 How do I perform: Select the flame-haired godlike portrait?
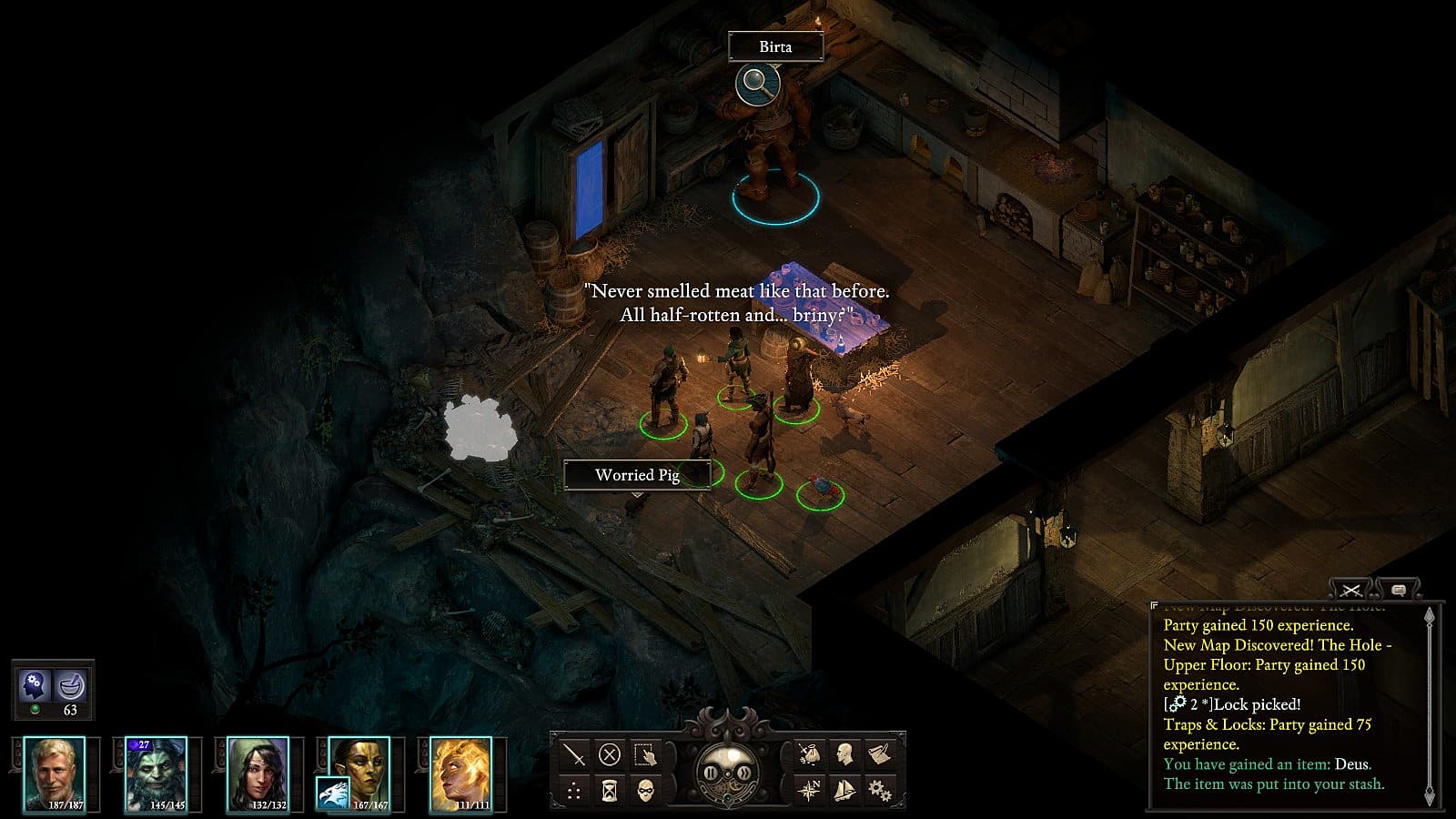[x=460, y=773]
